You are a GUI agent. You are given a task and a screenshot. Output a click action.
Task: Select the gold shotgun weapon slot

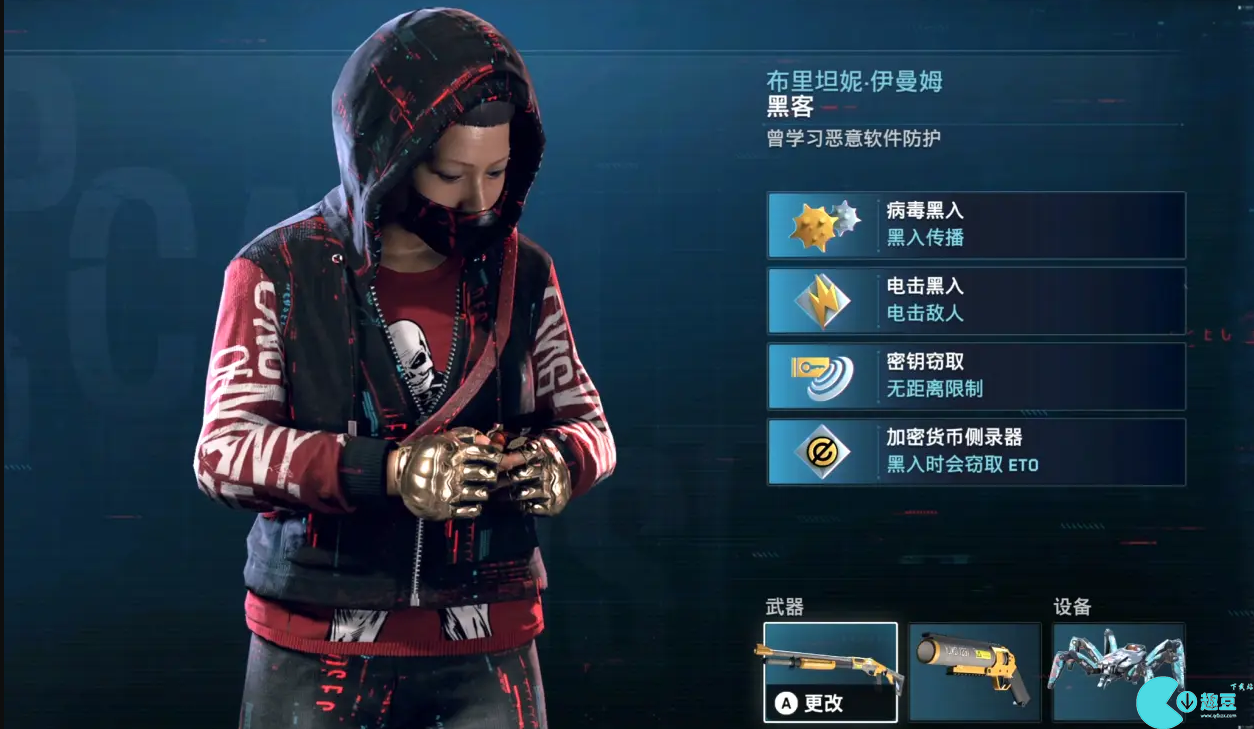pos(830,671)
